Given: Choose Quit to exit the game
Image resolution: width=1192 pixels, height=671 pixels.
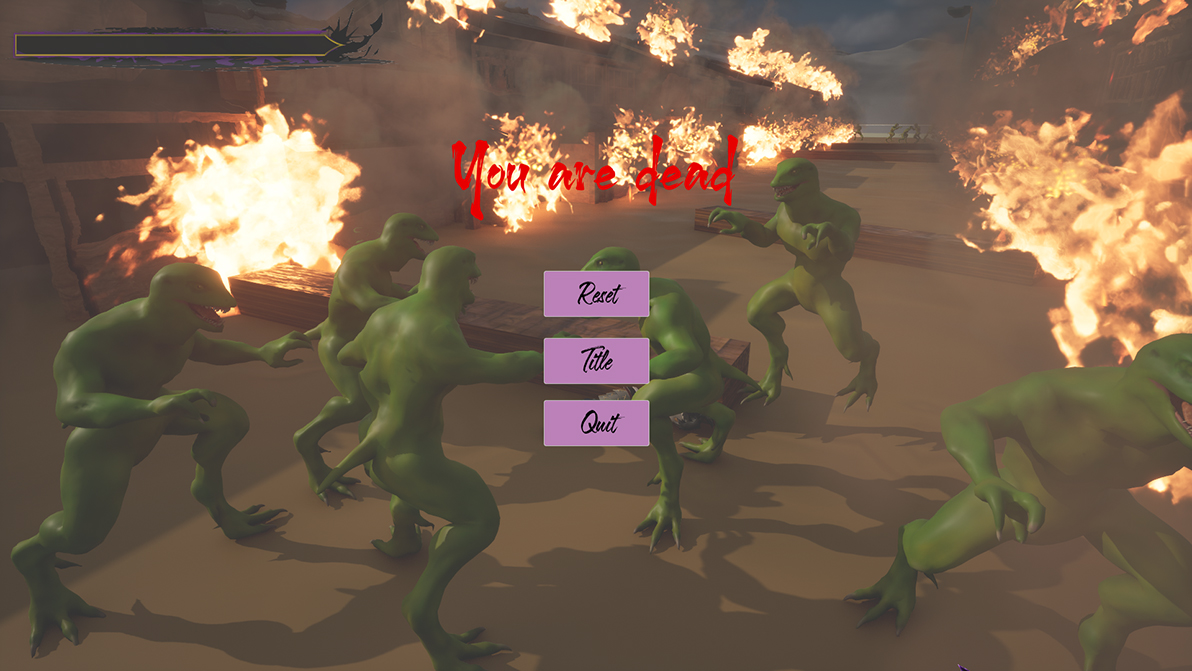Looking at the screenshot, I should (x=596, y=423).
